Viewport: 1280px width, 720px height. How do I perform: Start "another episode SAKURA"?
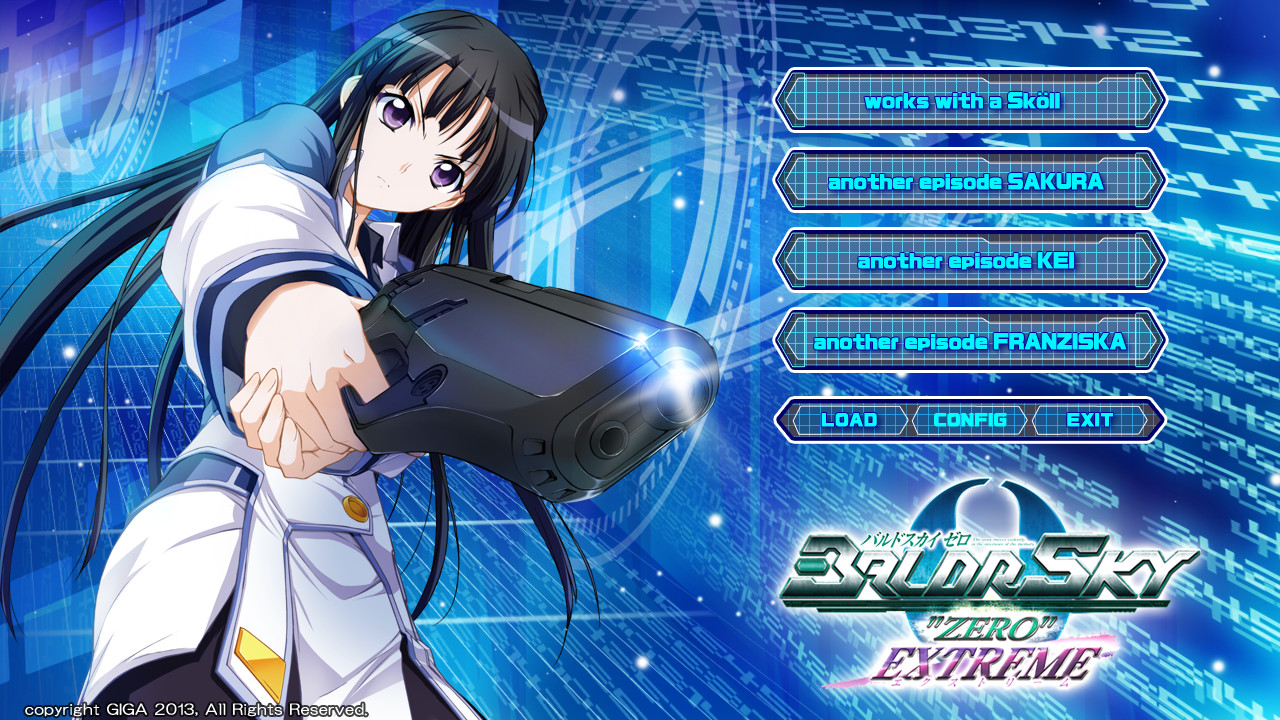pyautogui.click(x=965, y=183)
